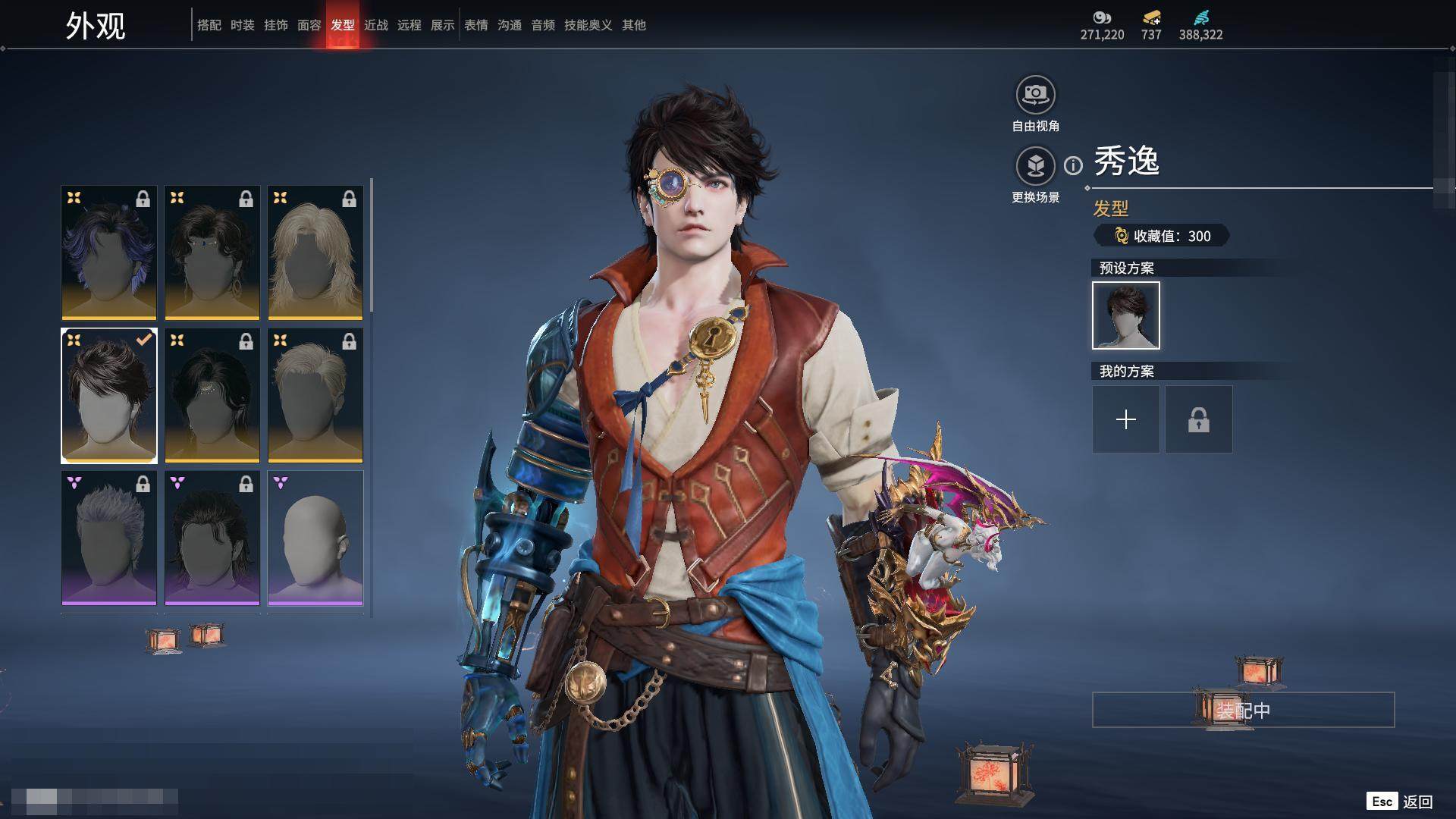Click the locked custom scheme slot
Screen dimensions: 1456x819
[x=1198, y=419]
